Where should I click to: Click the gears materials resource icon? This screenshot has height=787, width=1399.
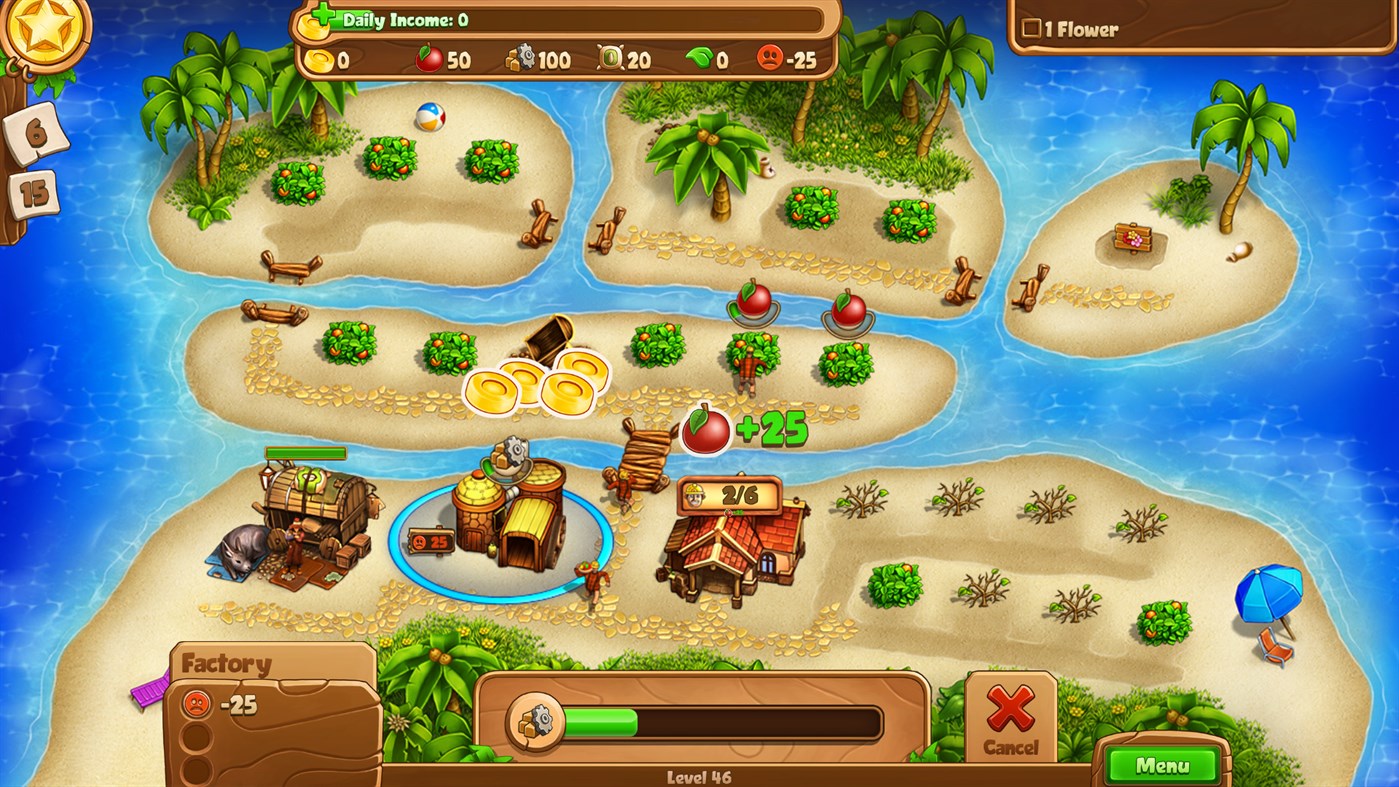519,58
